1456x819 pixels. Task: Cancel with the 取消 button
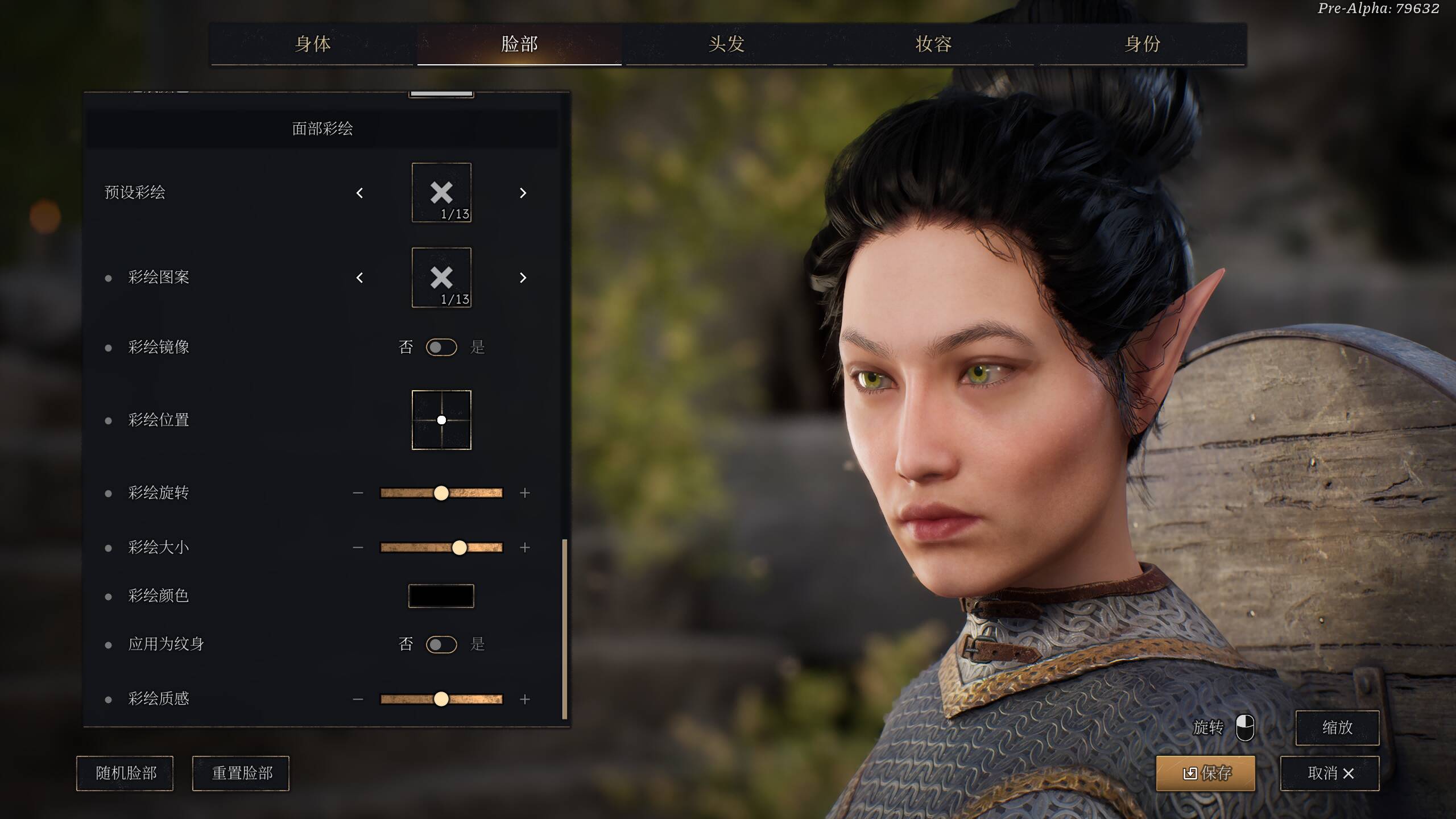coord(1330,773)
